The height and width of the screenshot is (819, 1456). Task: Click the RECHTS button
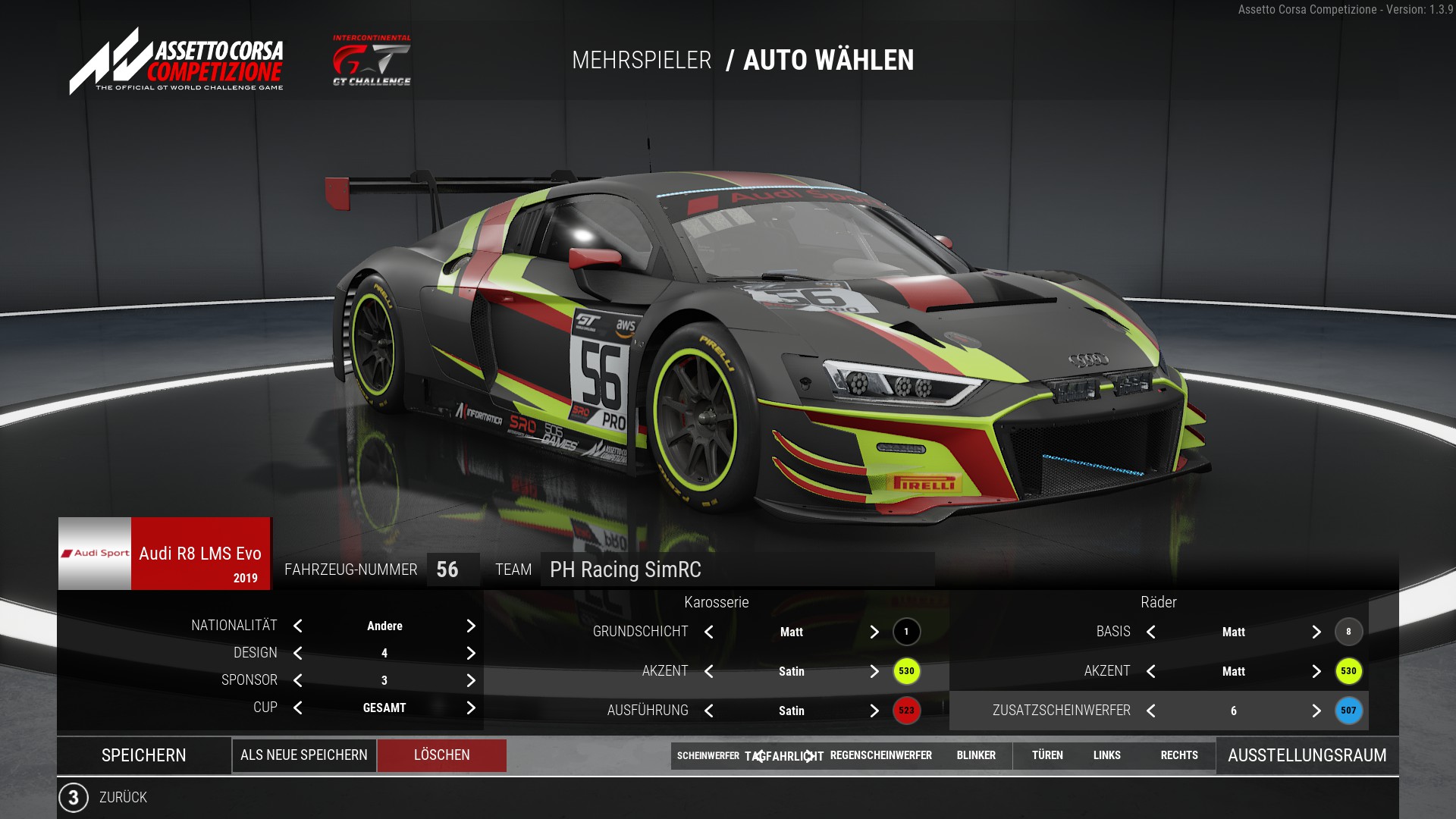[1179, 755]
